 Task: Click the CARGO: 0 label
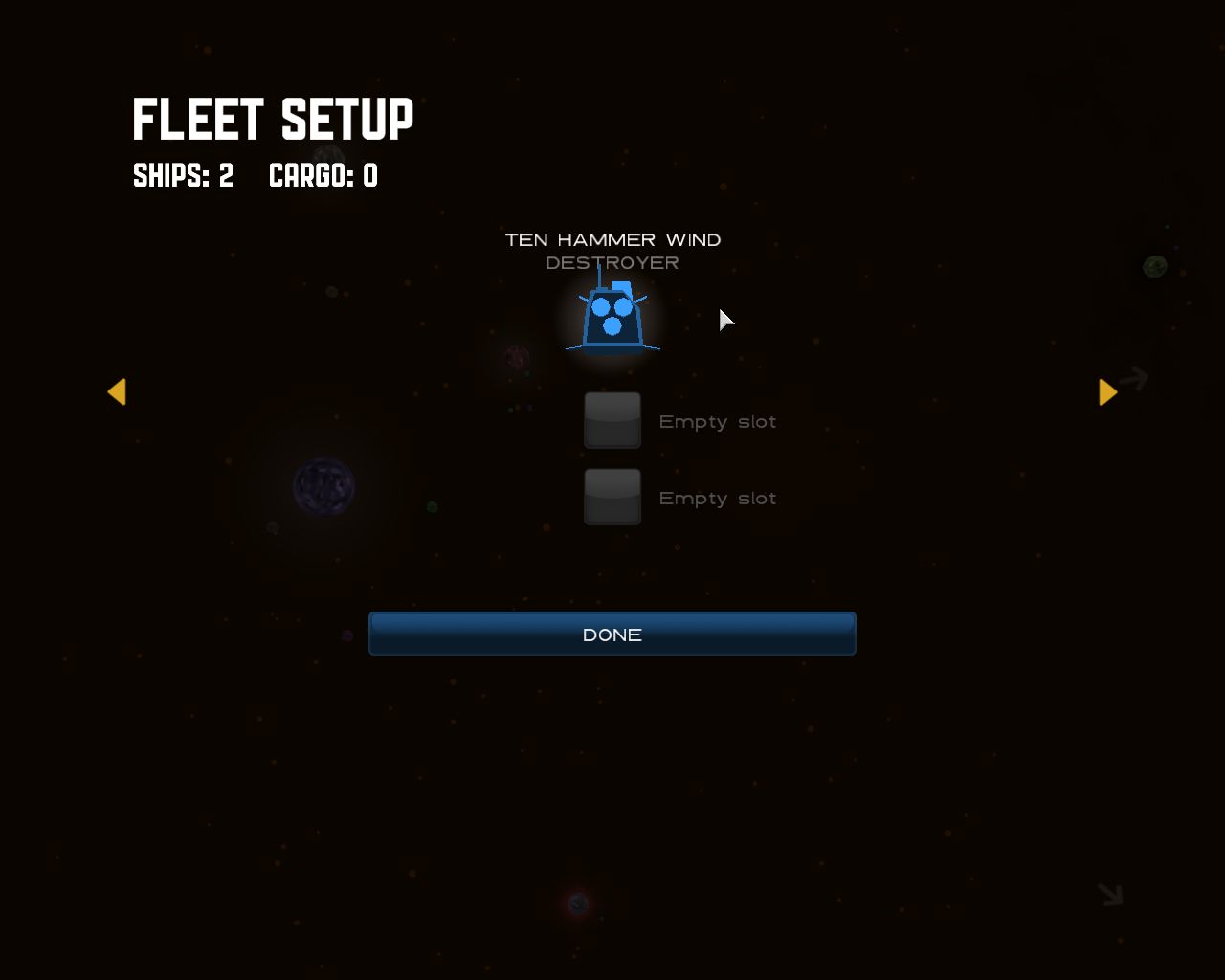323,176
